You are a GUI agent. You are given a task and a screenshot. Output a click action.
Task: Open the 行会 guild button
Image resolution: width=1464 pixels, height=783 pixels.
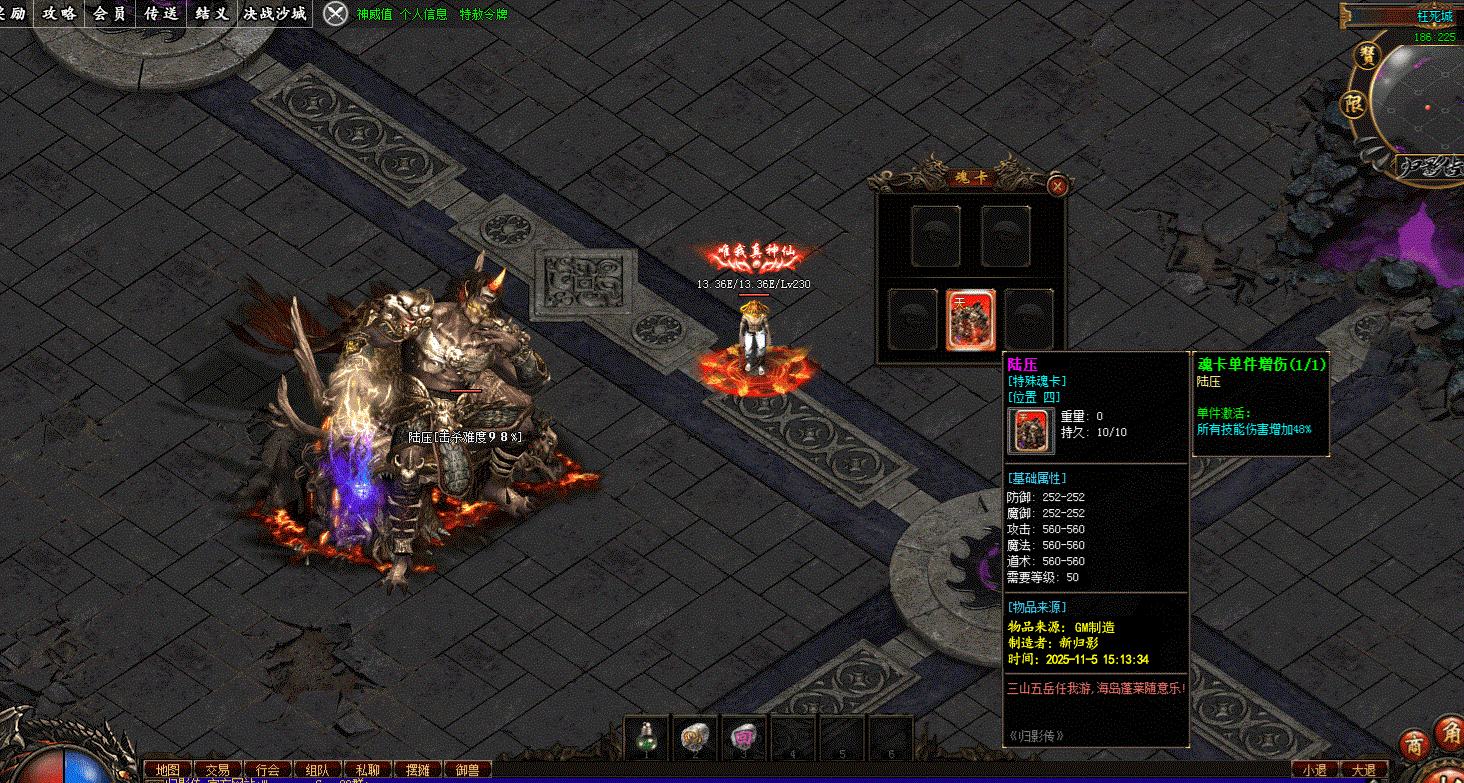click(267, 770)
